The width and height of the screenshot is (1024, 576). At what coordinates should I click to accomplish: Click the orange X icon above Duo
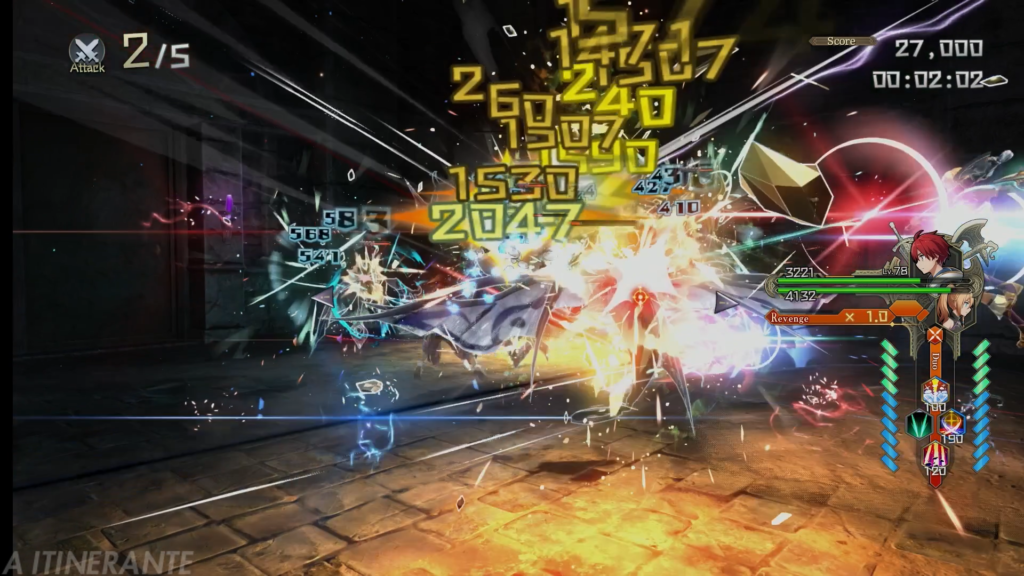coord(934,335)
